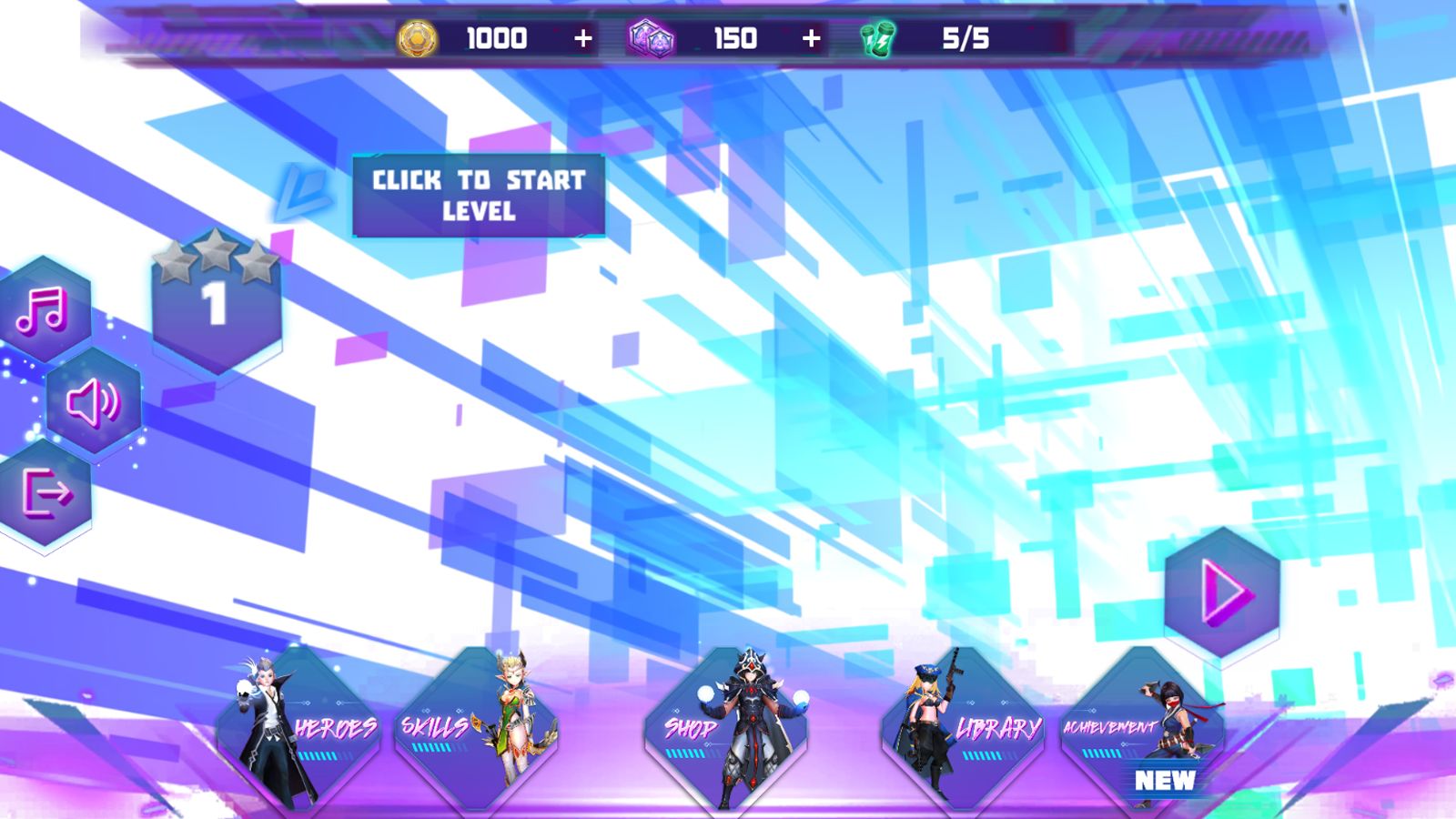The image size is (1456, 819).
Task: Open the Achievement menu
Action: point(1141,730)
